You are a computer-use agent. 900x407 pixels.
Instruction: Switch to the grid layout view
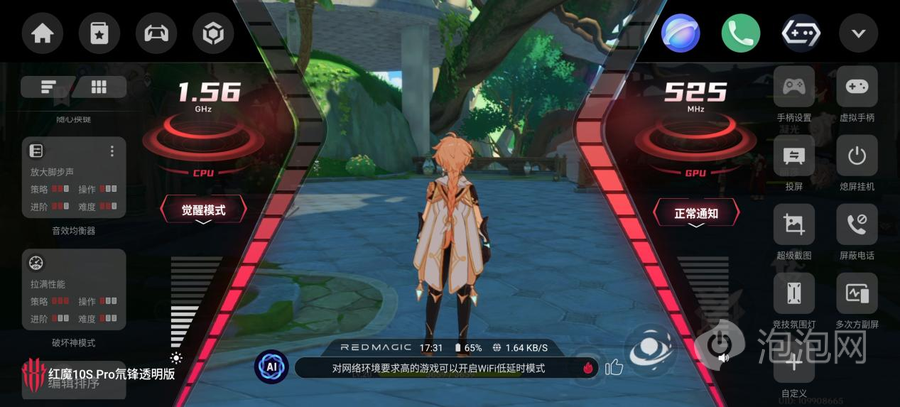coord(99,87)
